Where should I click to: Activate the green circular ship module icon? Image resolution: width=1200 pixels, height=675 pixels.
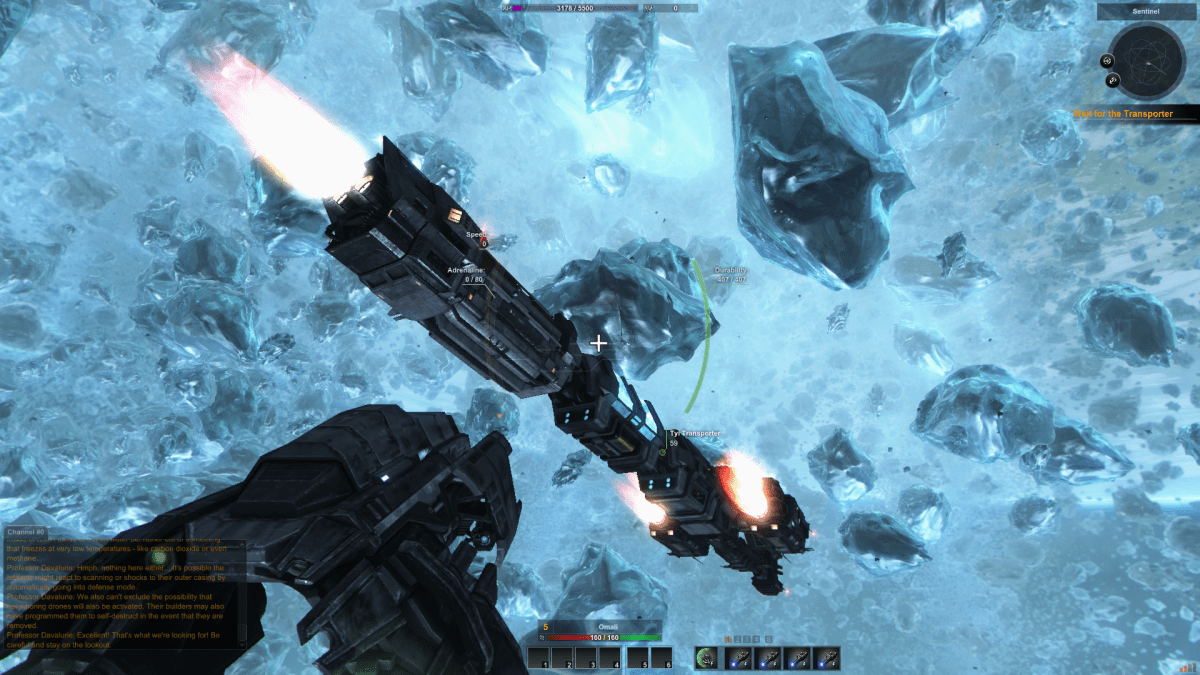pos(708,657)
